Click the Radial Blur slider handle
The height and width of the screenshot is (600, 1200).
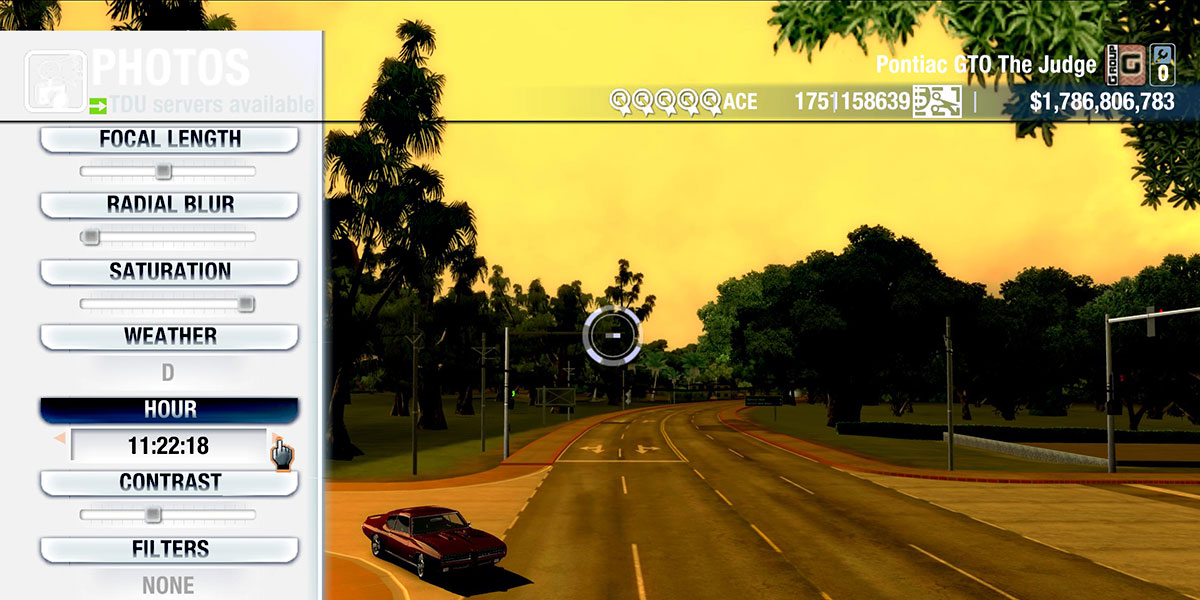point(91,237)
